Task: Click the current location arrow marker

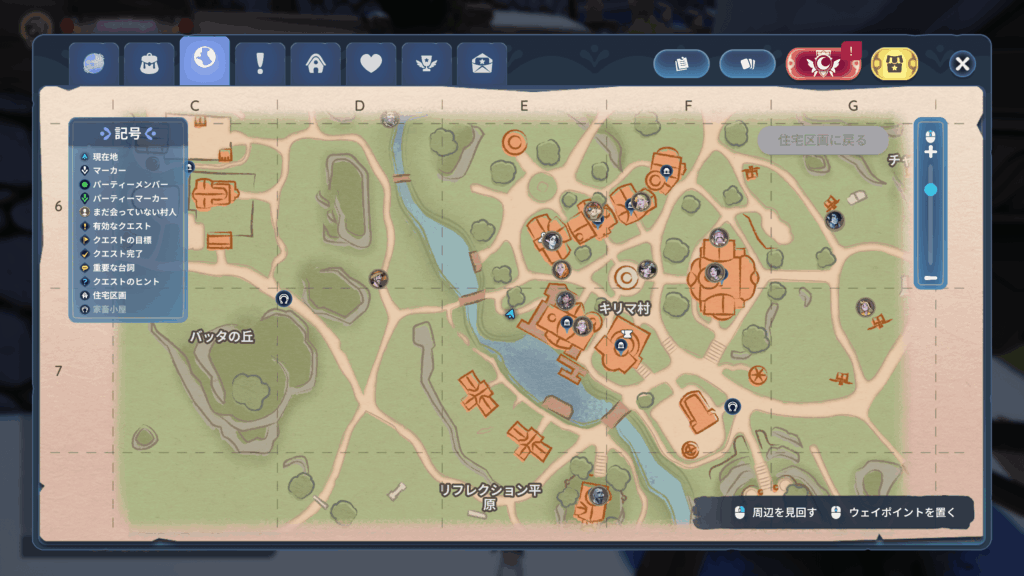Action: (511, 314)
